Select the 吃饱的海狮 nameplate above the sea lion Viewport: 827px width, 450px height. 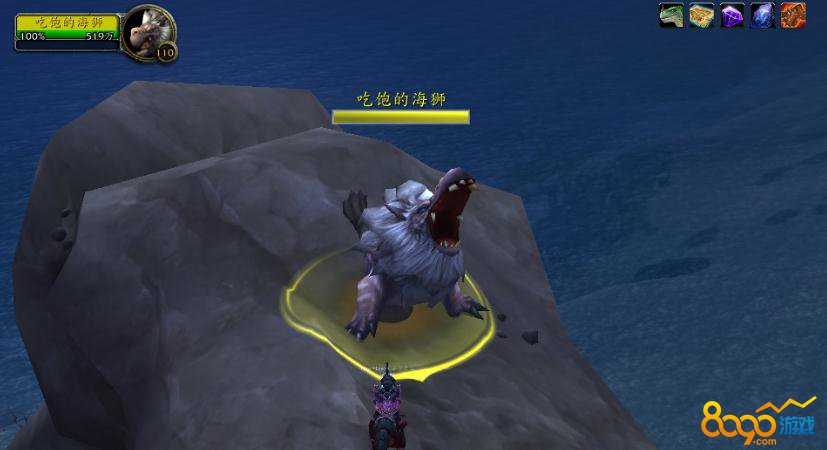pos(400,100)
